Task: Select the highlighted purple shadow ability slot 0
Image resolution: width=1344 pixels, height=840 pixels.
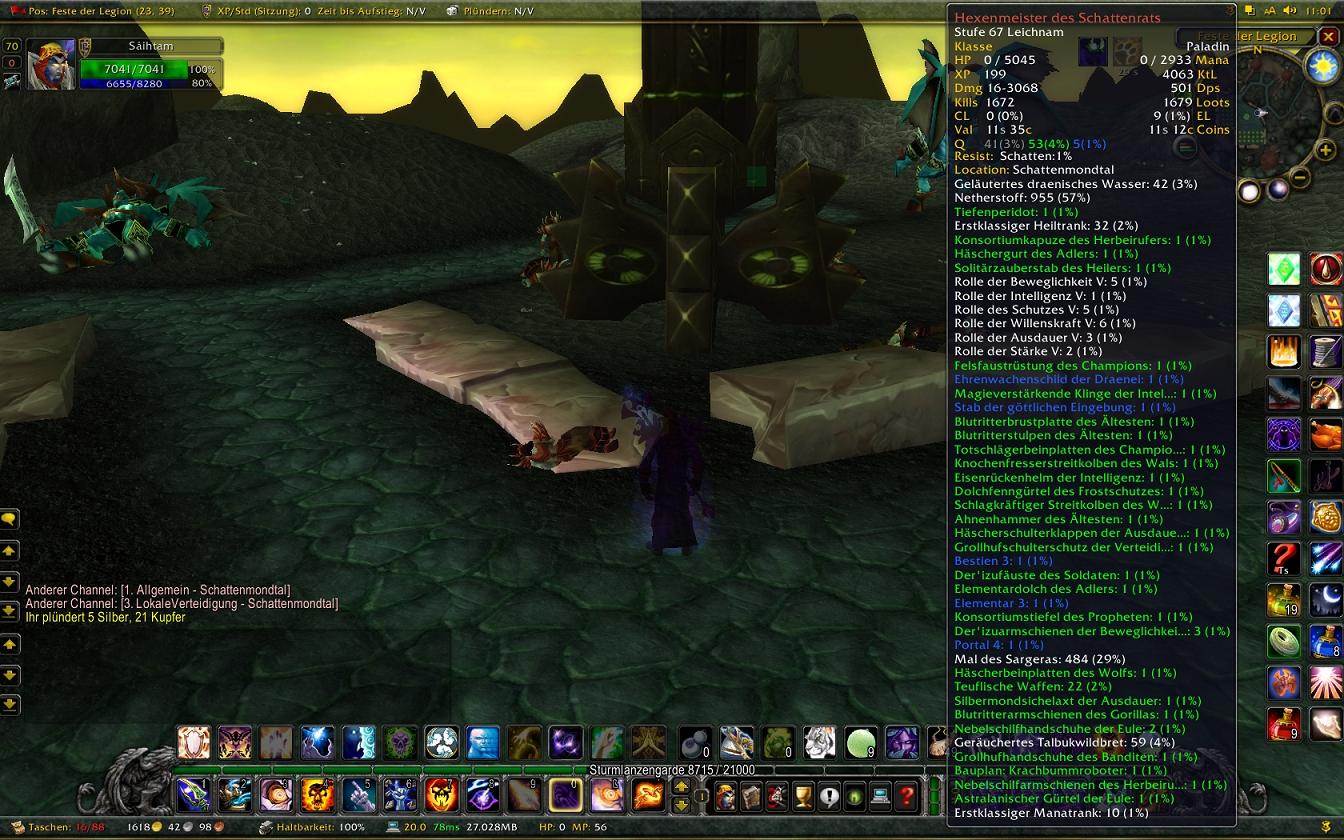Action: tap(566, 795)
